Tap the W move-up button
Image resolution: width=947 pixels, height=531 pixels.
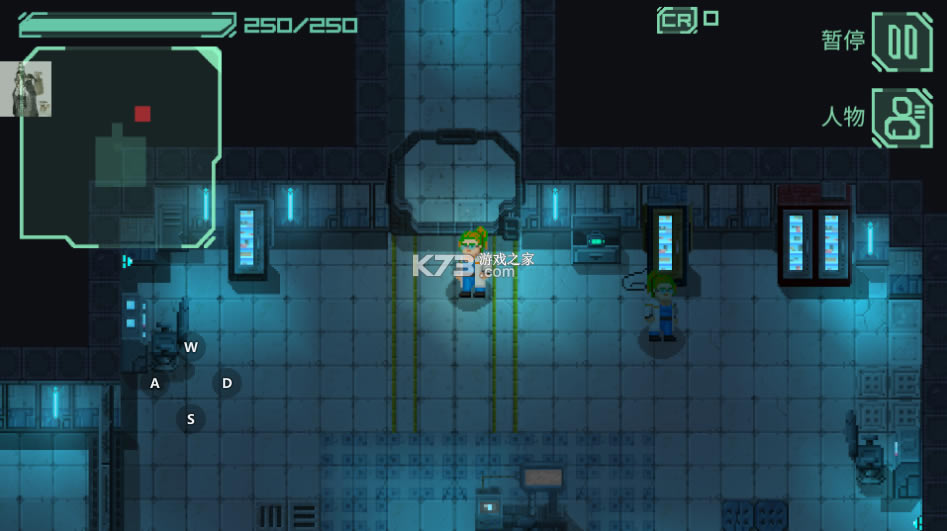coord(190,347)
